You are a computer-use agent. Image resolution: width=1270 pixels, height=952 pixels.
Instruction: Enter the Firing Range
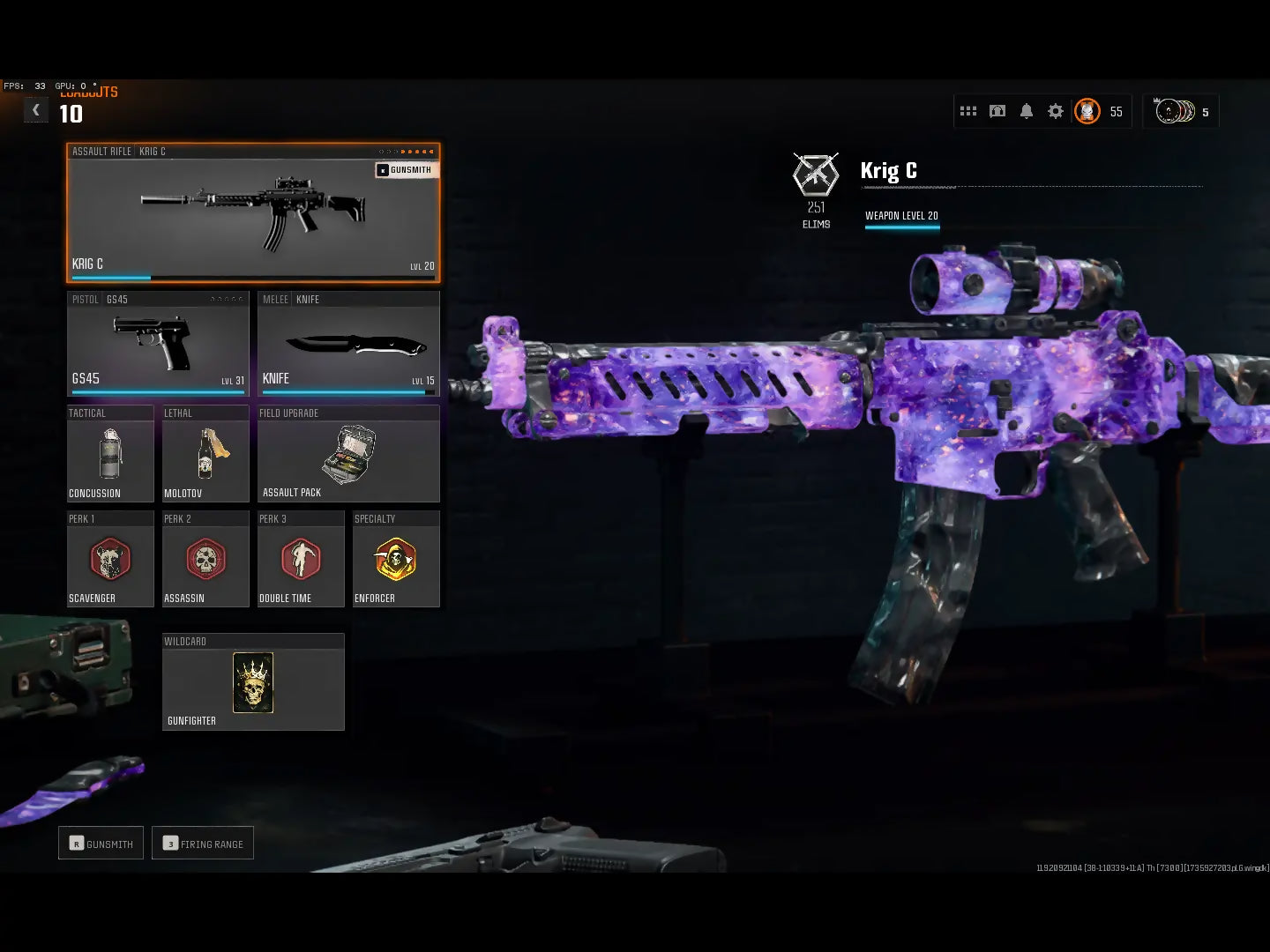203,844
